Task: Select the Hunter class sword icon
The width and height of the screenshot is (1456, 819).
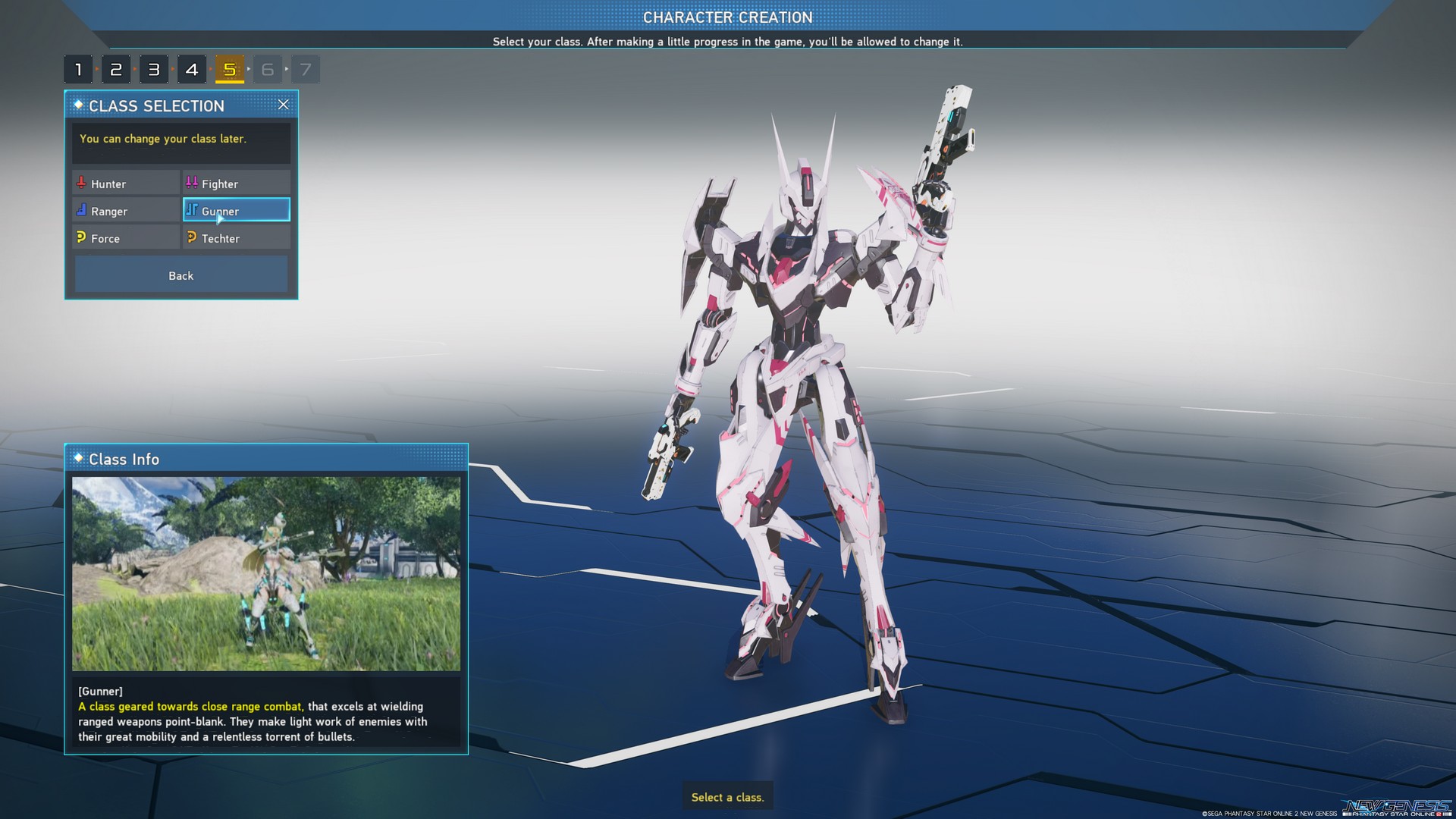Action: click(81, 183)
